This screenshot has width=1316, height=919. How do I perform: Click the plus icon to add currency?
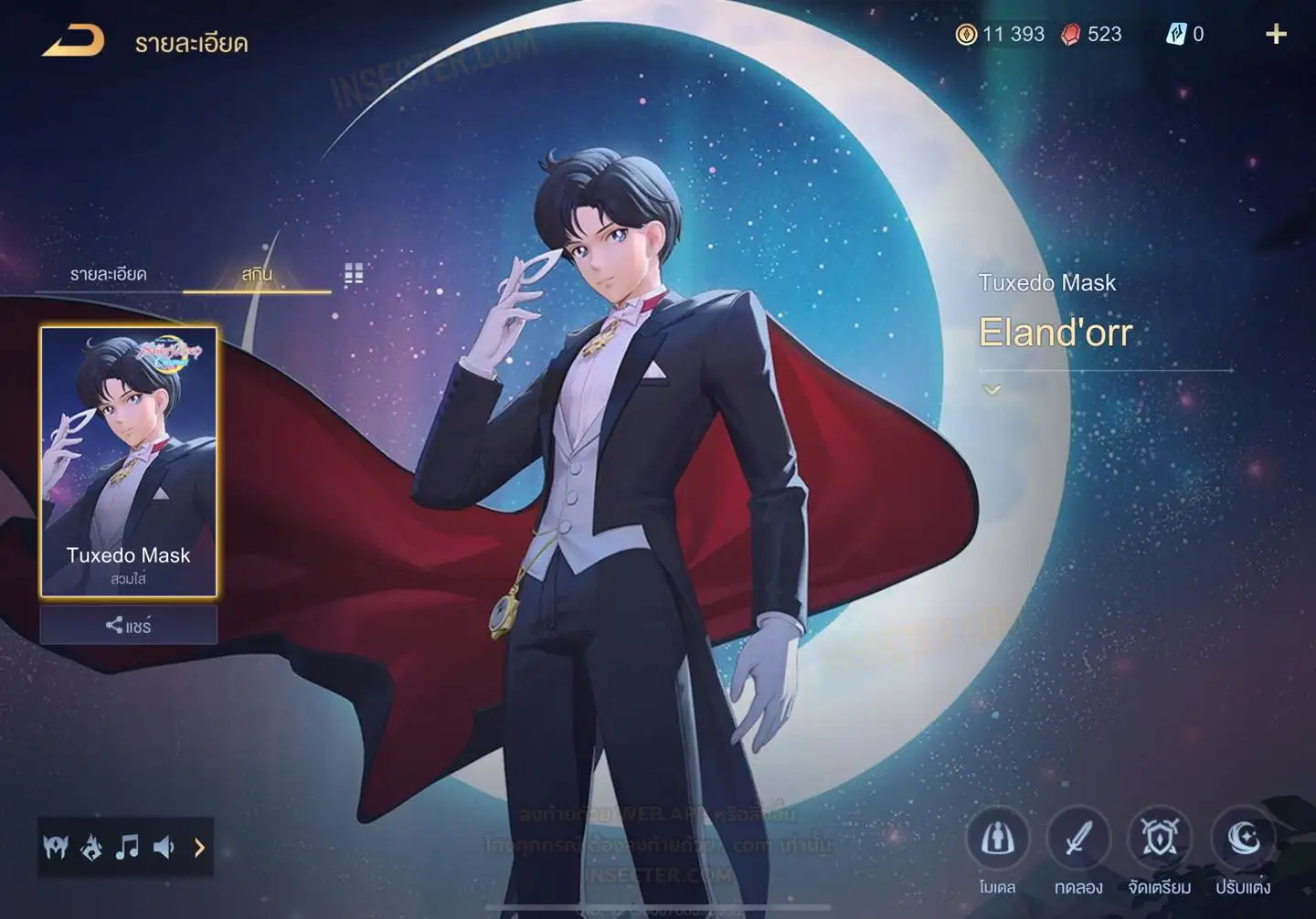click(x=1276, y=35)
